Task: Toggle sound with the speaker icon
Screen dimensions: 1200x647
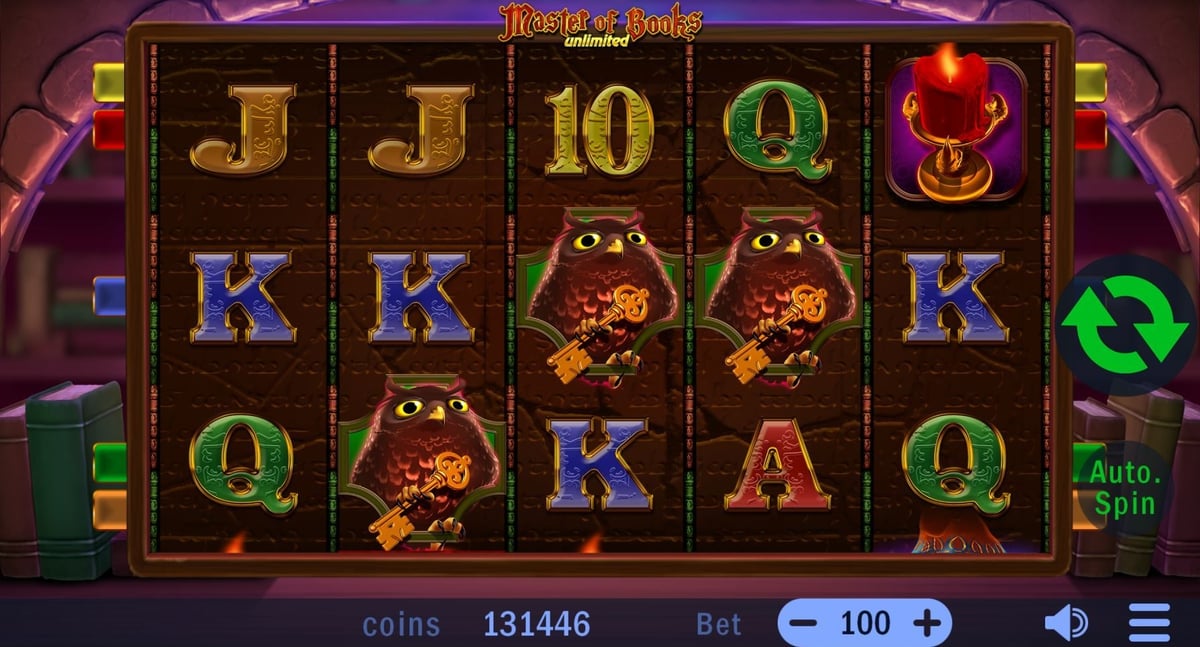Action: [x=1066, y=624]
